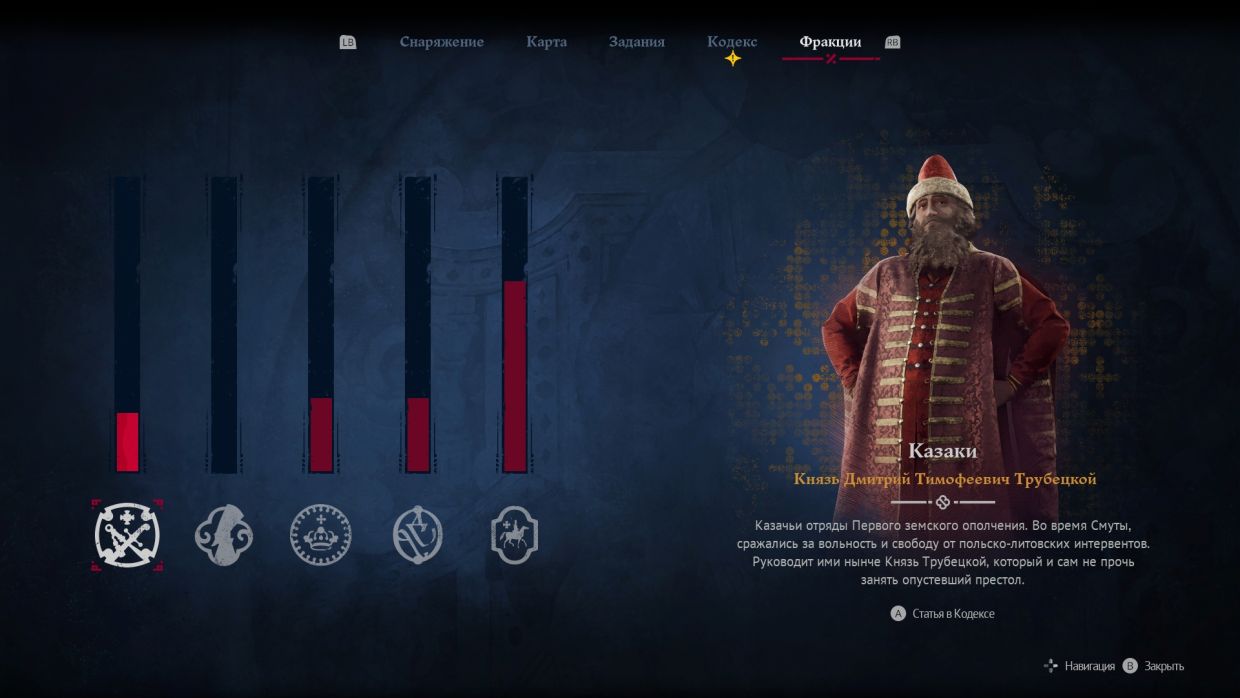Select the Фракции tab
This screenshot has height=698, width=1240.
[x=830, y=42]
